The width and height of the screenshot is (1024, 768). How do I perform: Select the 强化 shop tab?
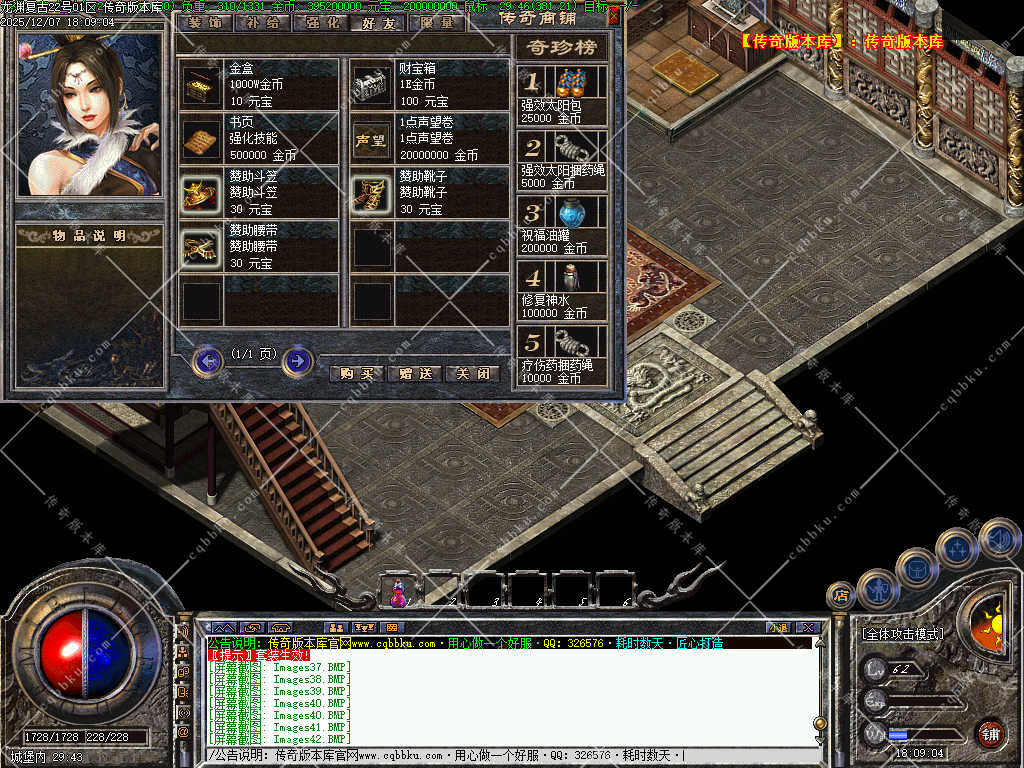point(321,22)
